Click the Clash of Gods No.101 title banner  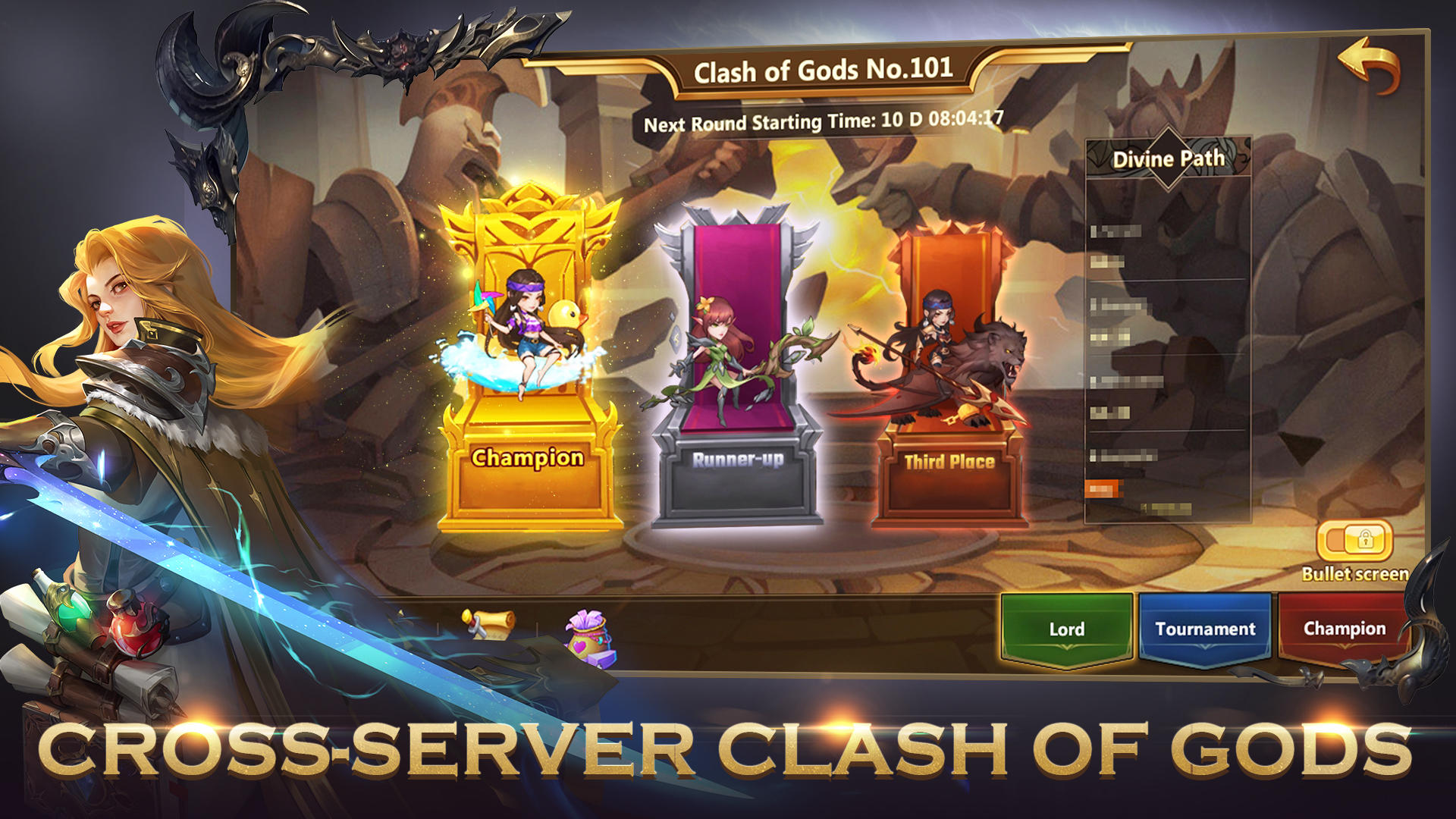click(827, 72)
